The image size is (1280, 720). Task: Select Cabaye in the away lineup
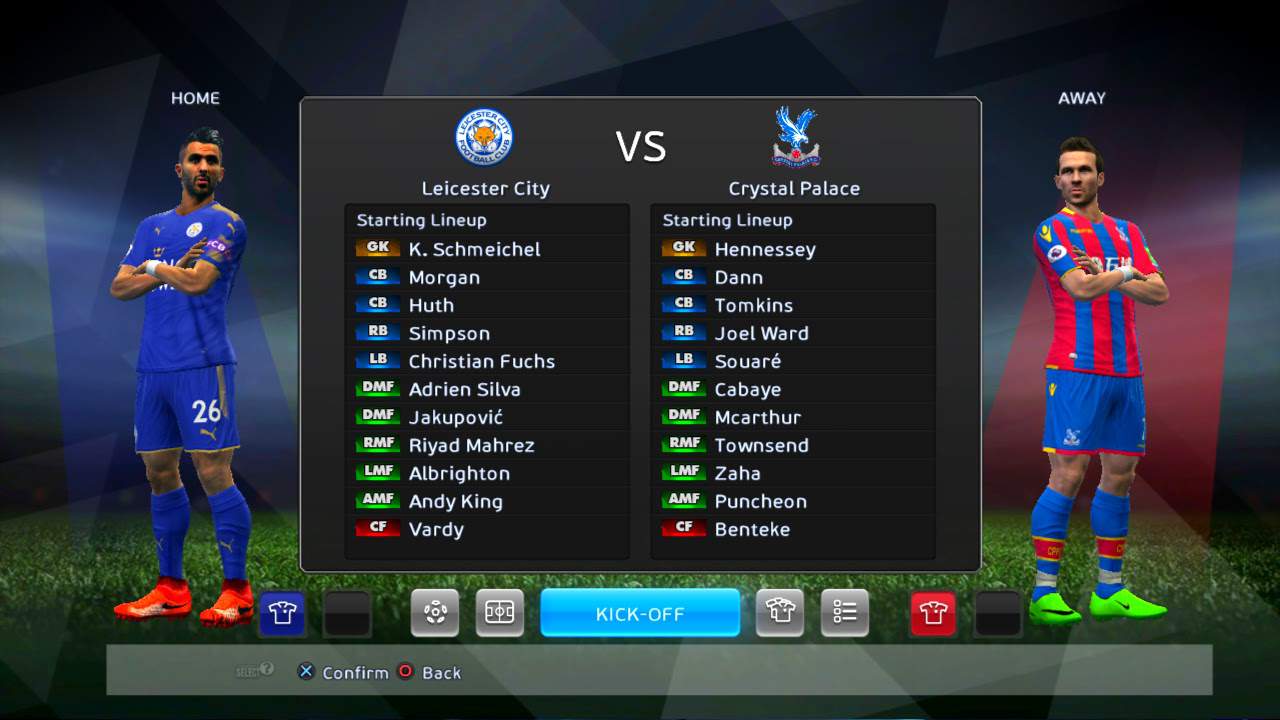tap(747, 389)
